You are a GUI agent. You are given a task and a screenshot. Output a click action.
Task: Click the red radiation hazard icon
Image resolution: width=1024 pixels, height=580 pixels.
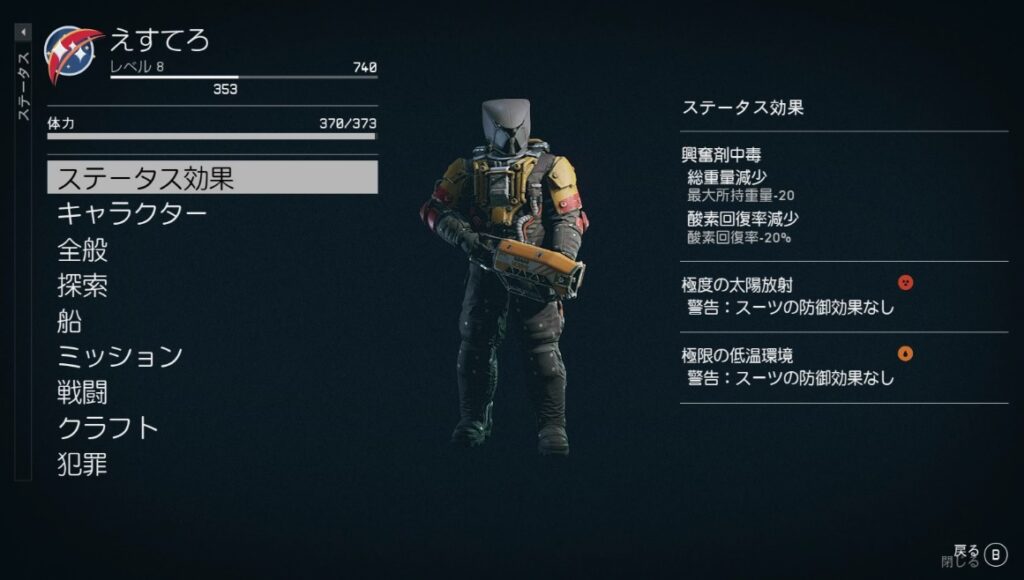pyautogui.click(x=906, y=283)
